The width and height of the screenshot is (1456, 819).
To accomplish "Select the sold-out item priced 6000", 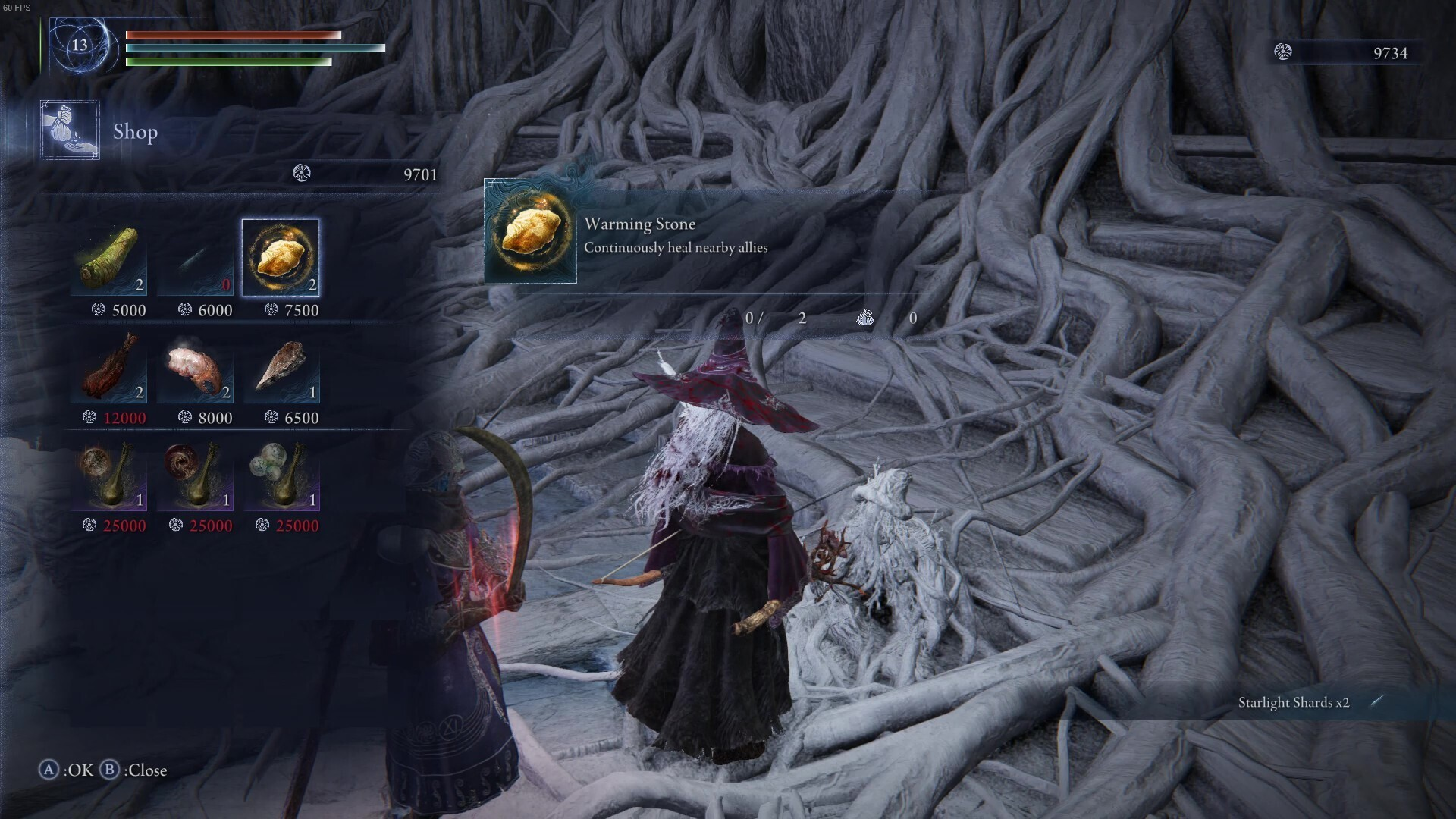I will coord(196,259).
